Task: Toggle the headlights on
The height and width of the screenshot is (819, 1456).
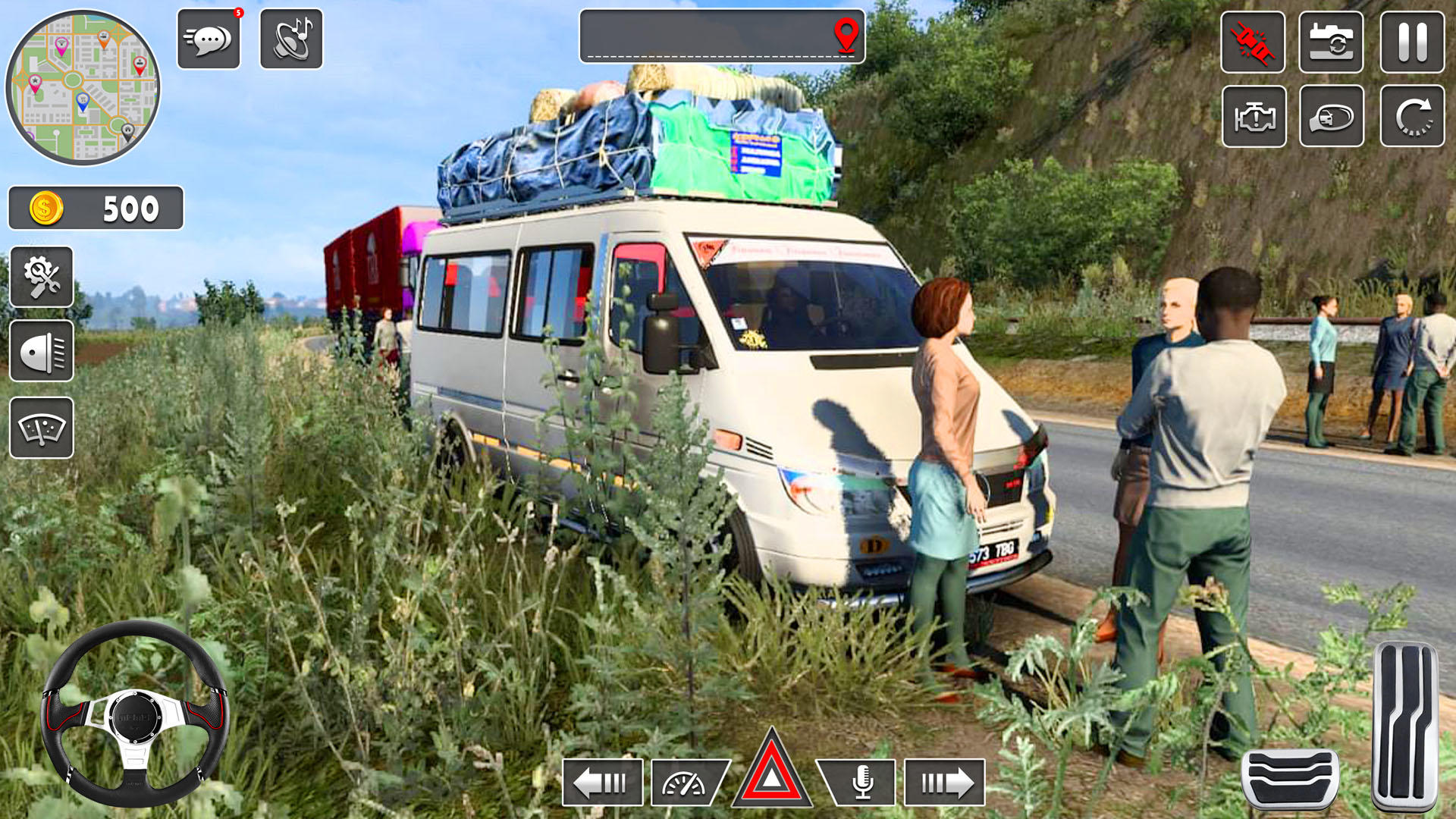Action: tap(42, 350)
